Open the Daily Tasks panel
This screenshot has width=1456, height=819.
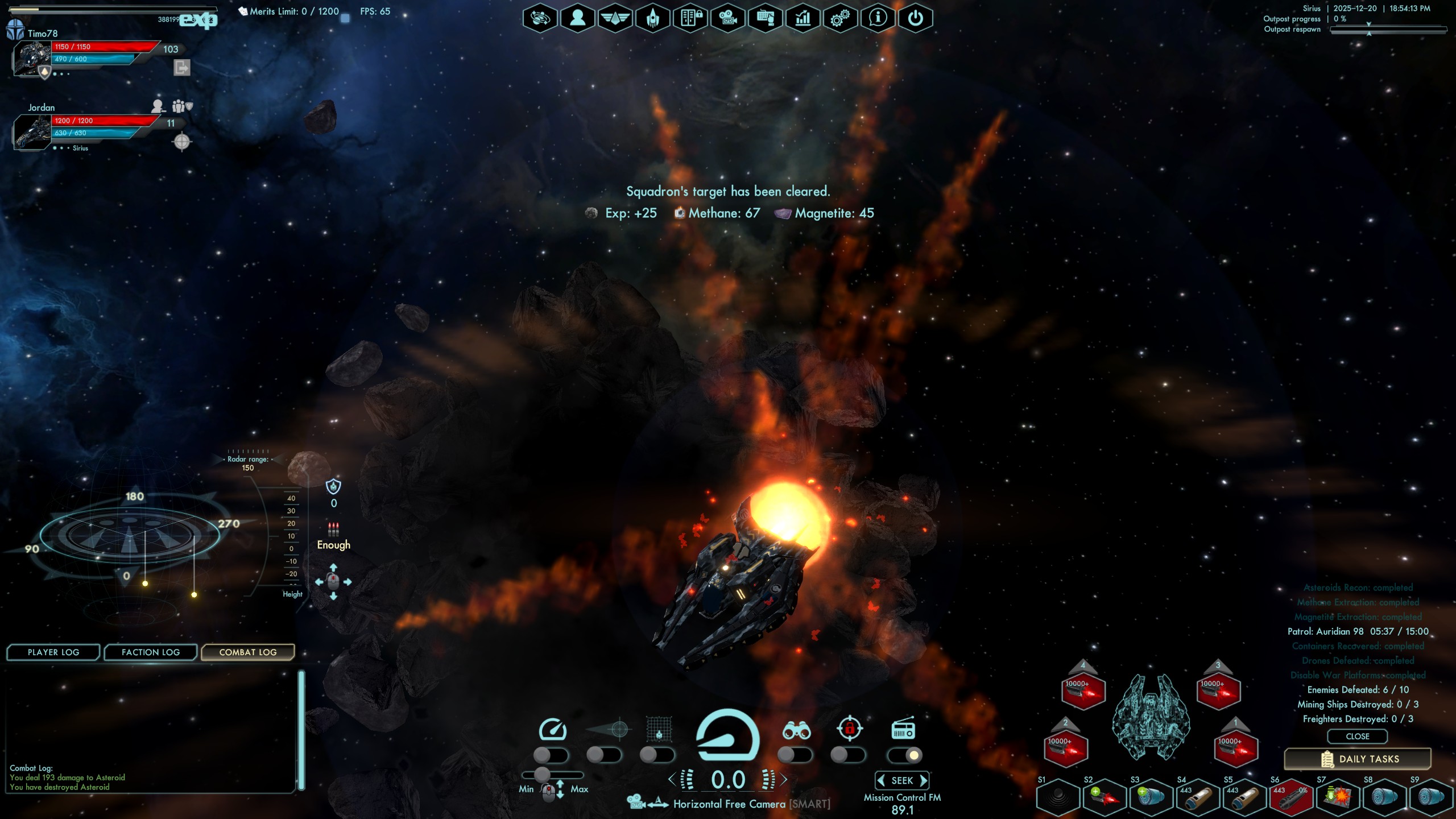1358,759
